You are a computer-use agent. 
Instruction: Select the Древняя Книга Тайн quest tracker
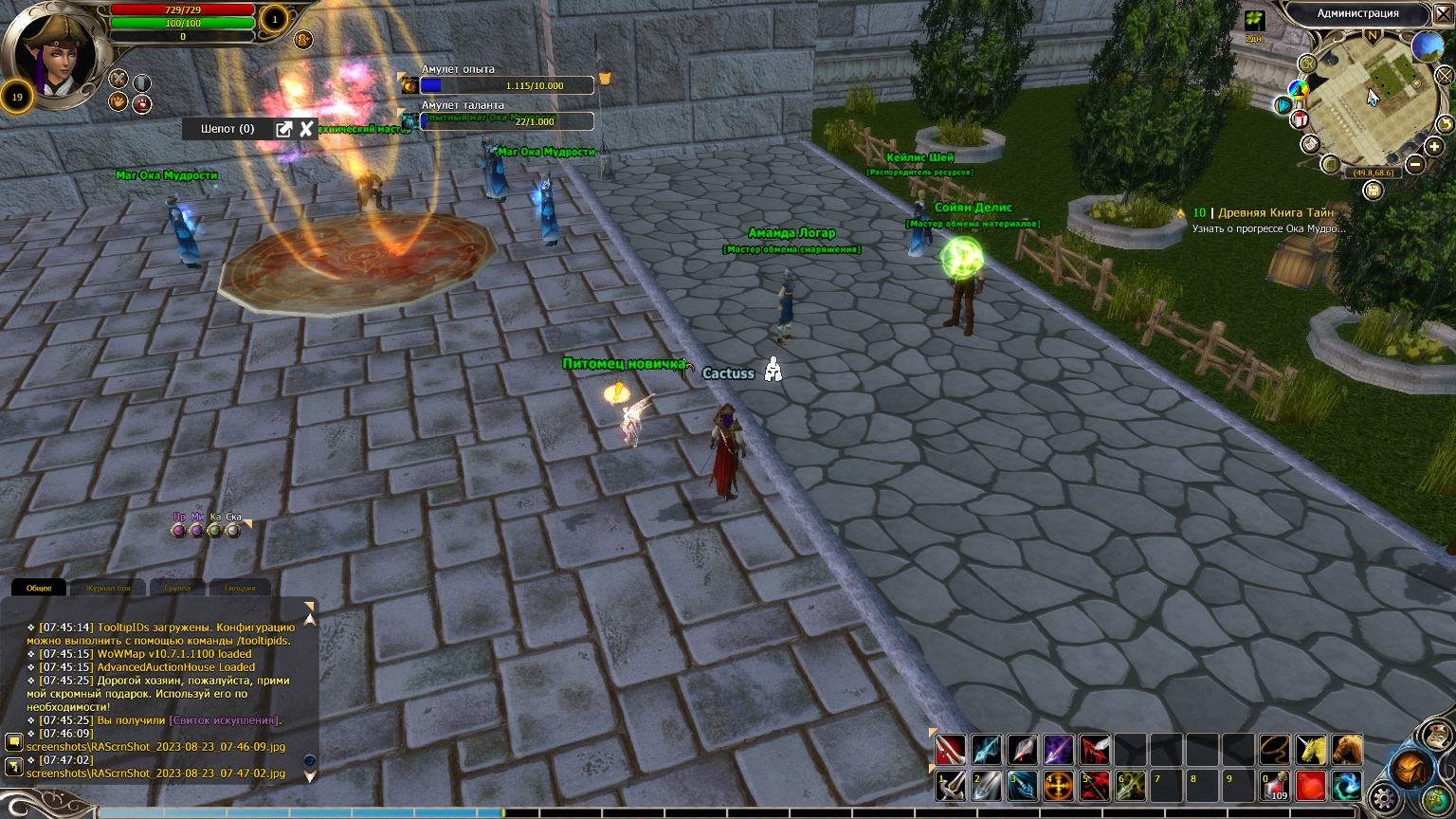(x=1275, y=213)
